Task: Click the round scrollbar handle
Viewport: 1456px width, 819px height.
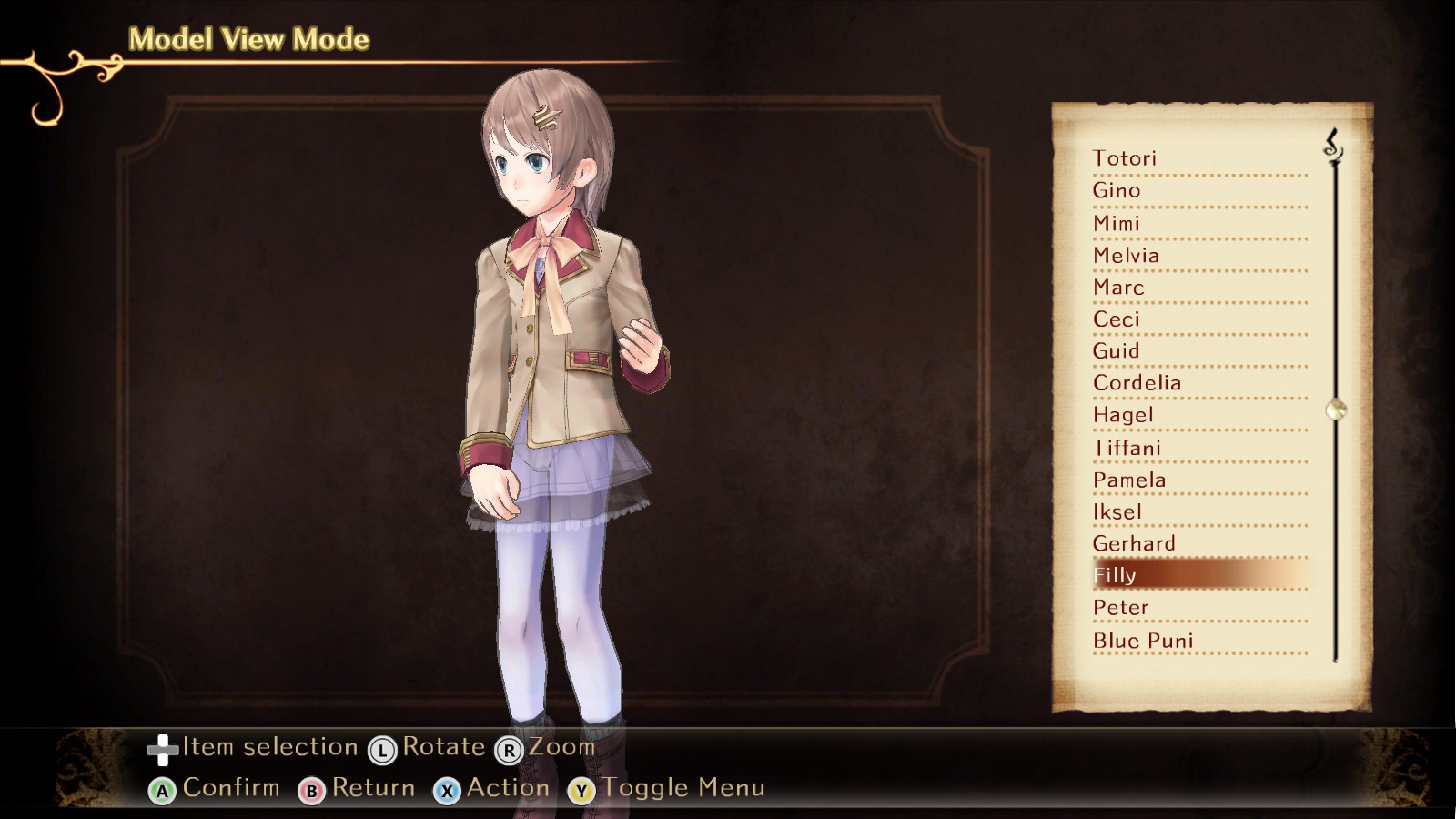Action: tap(1336, 409)
